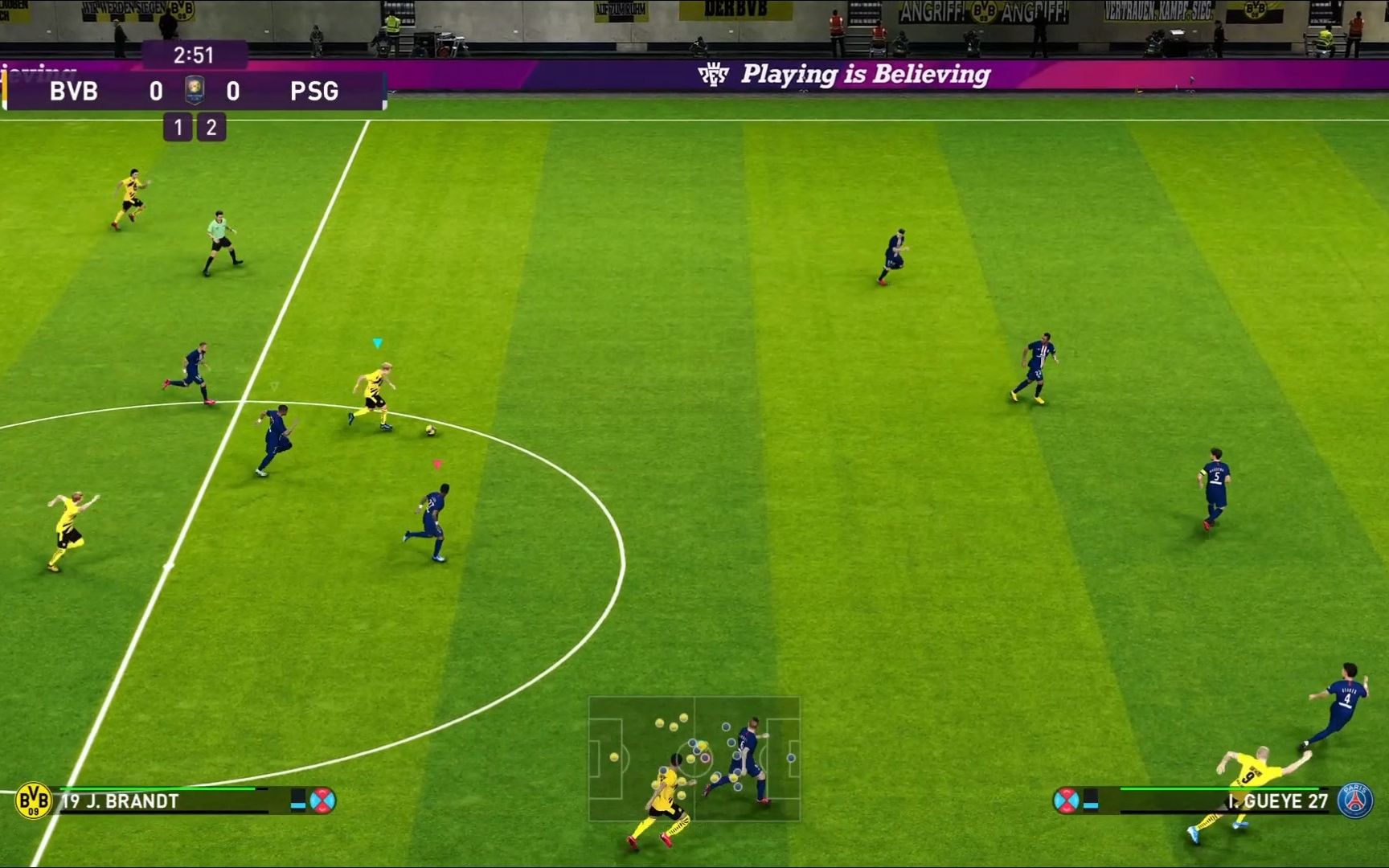Select the Borussia Dortmund club badge
The width and height of the screenshot is (1389, 868).
point(33,800)
